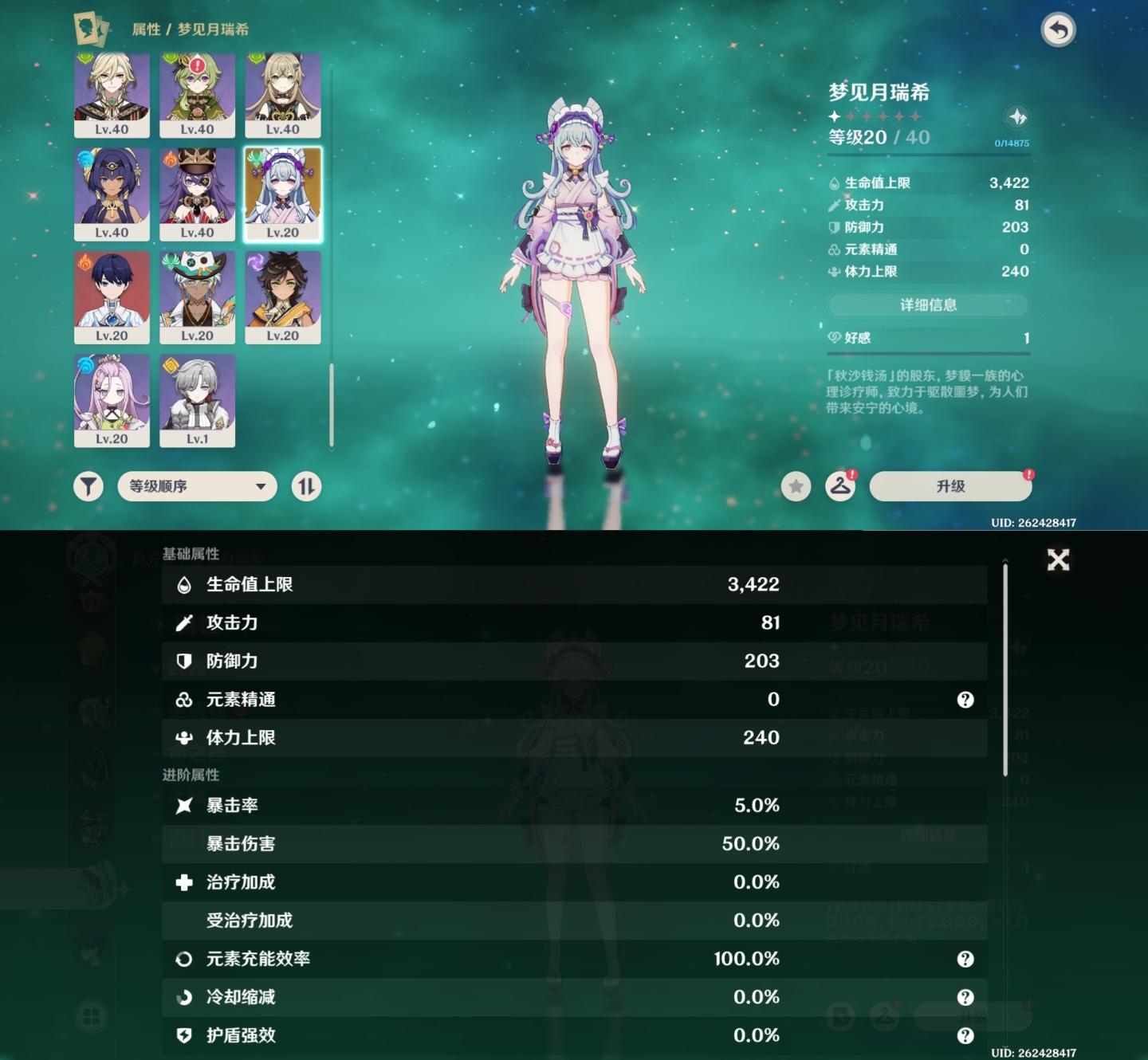Open the 元素充能效率 question mark icon

point(965,959)
